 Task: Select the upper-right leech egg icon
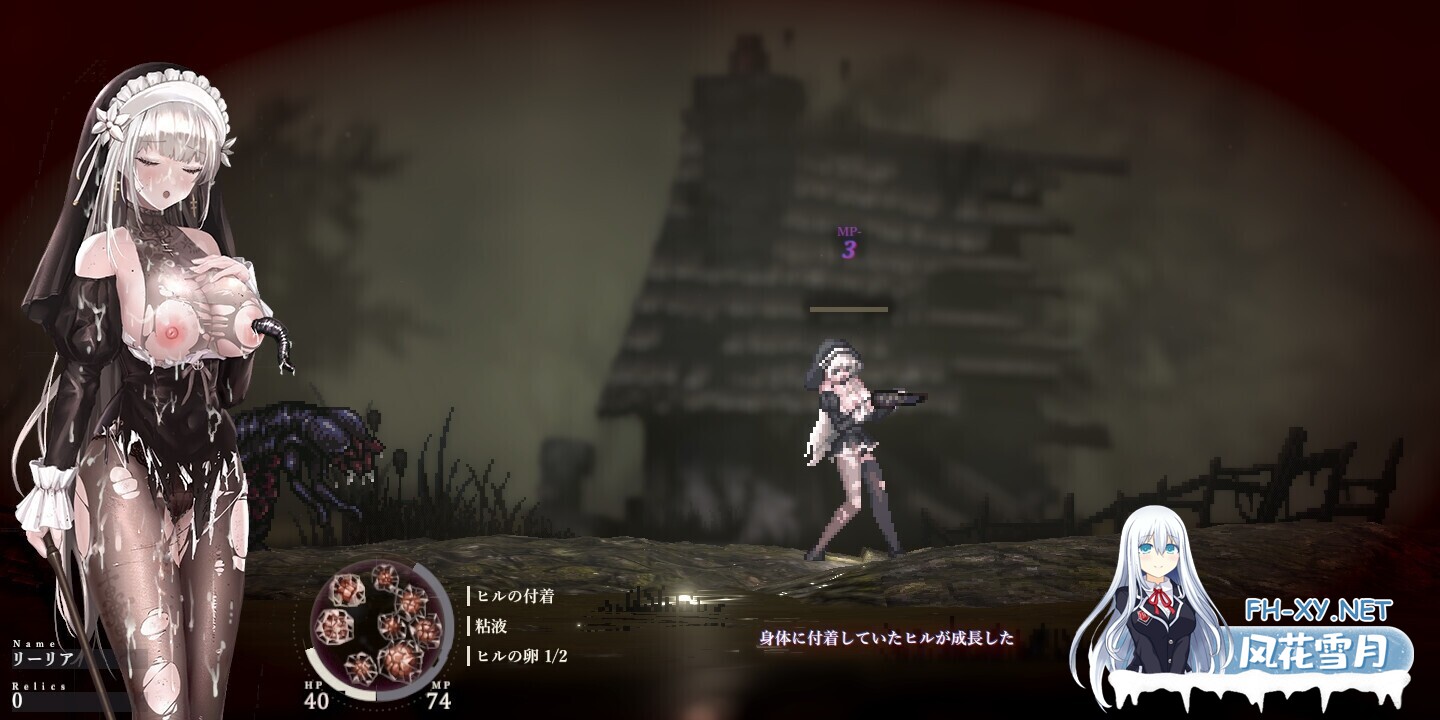(x=411, y=602)
